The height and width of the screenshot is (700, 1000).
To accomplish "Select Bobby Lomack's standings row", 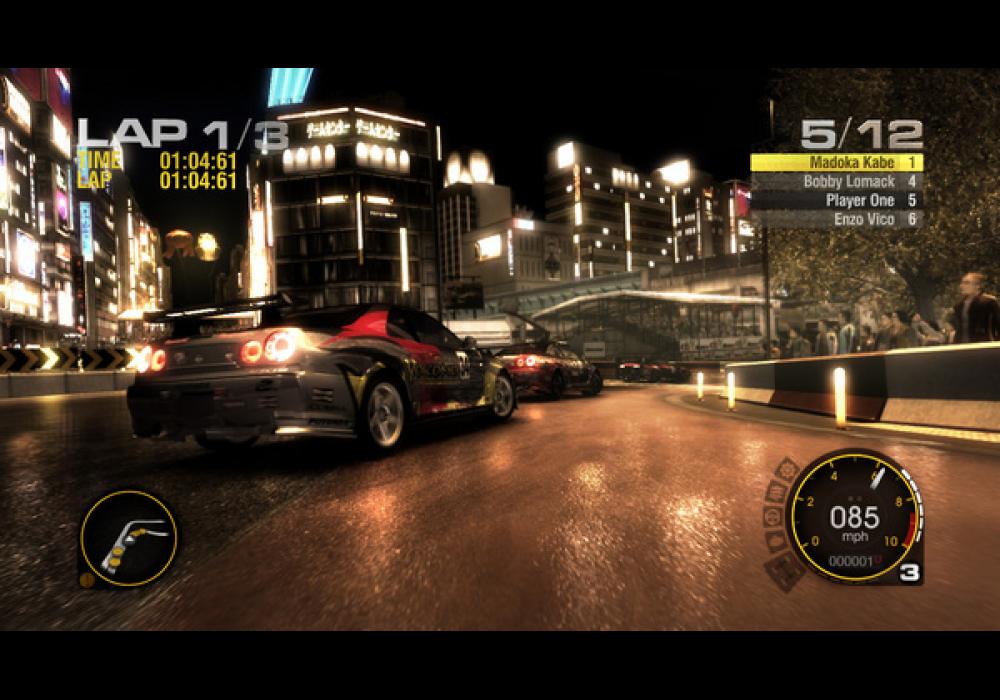I will [836, 181].
